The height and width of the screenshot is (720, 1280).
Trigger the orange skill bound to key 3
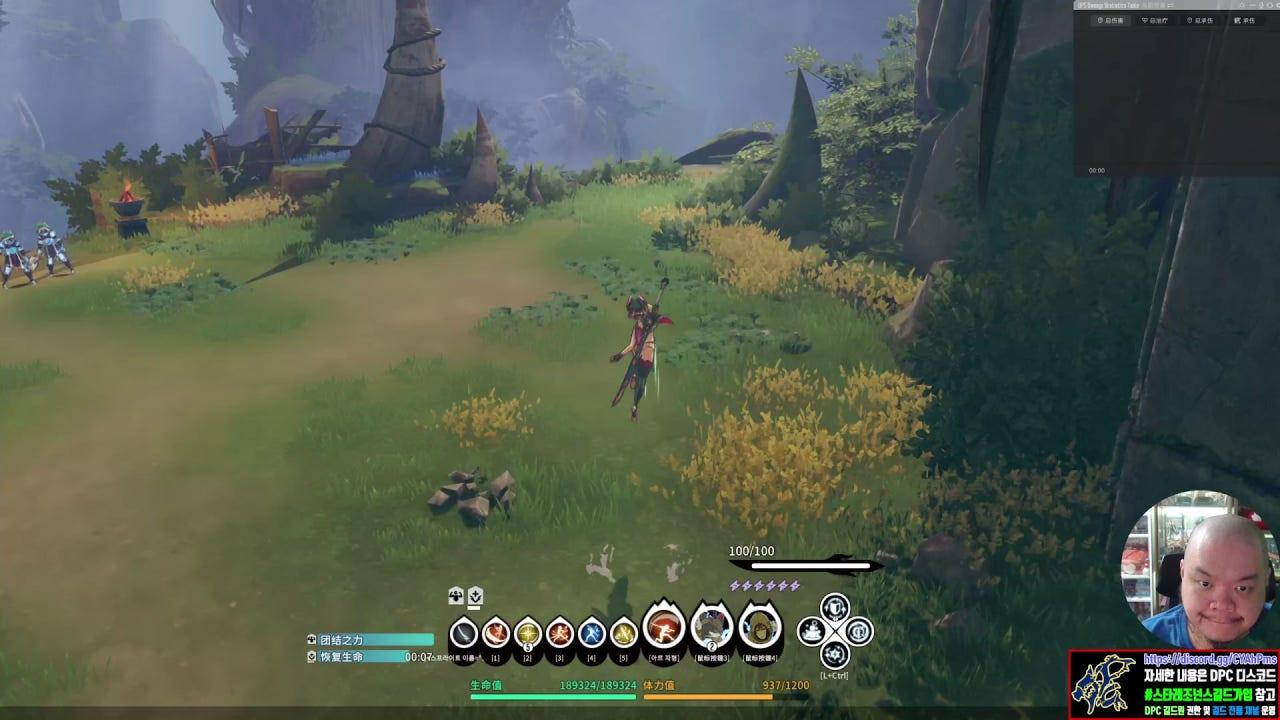tap(559, 633)
